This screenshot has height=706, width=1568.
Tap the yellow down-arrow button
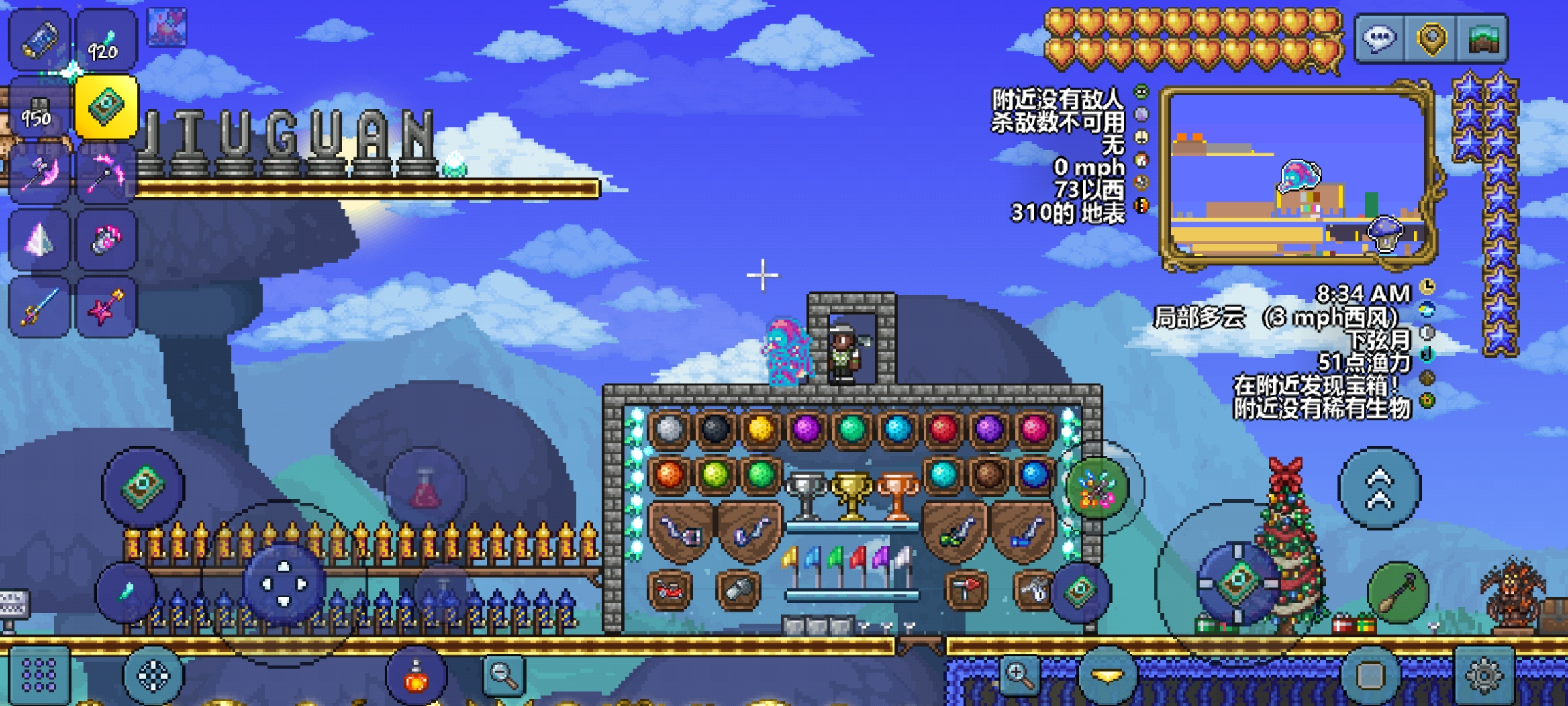pos(1107,675)
